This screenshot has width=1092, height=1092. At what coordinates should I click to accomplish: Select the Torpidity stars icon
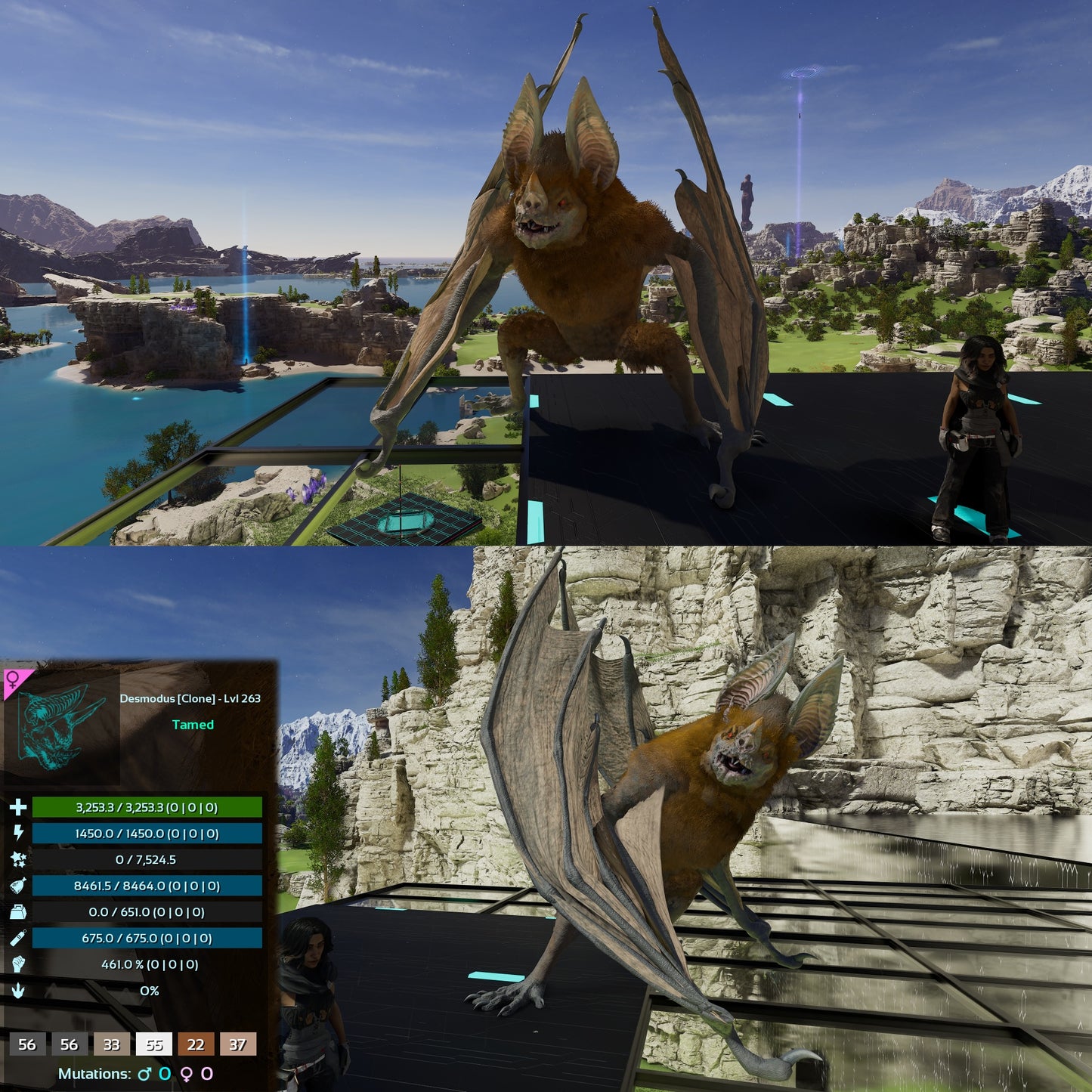point(19,860)
